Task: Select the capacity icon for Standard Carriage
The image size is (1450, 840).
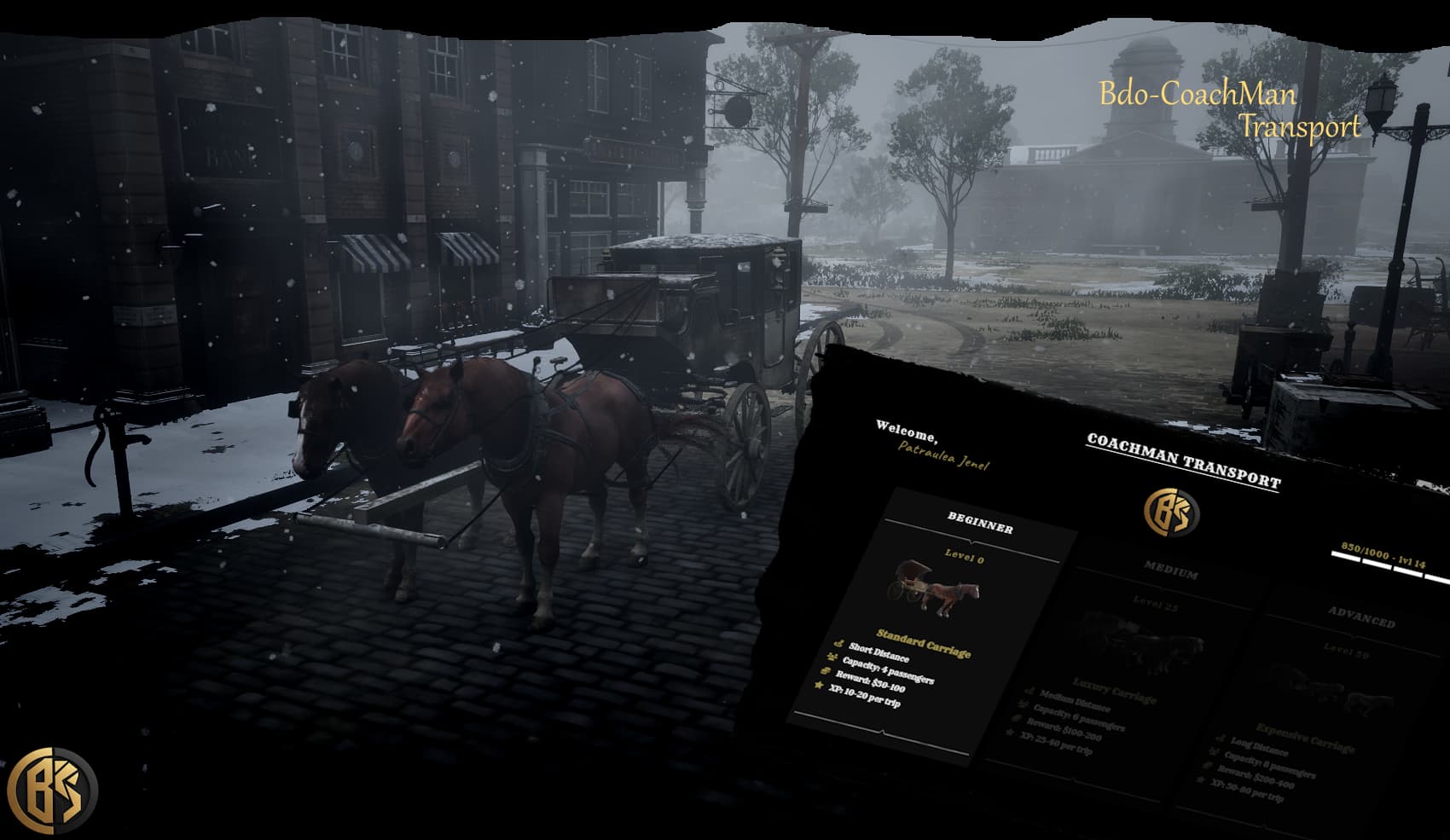Action: 832,657
